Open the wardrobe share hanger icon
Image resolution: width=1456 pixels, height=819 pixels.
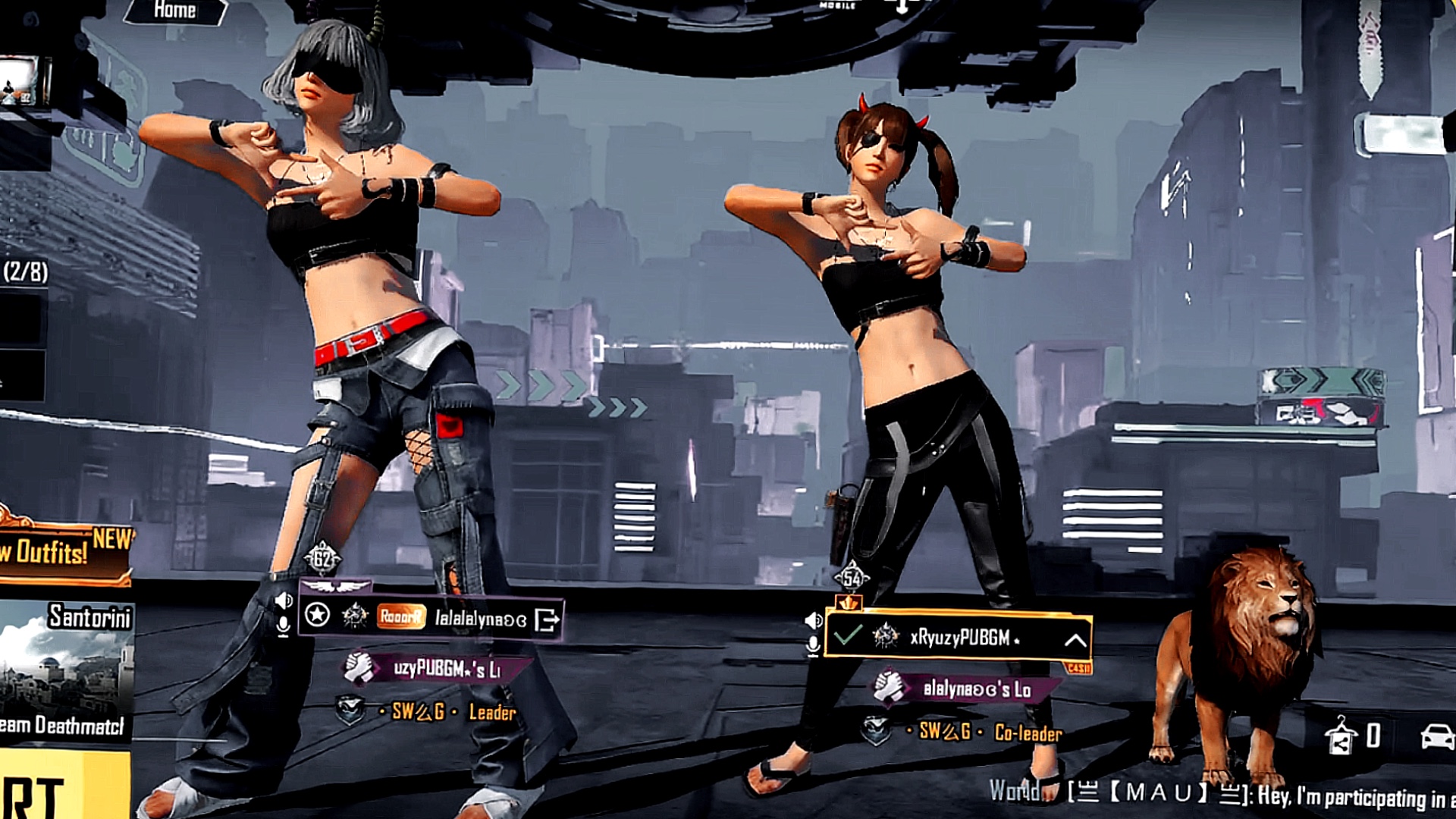[x=1341, y=736]
